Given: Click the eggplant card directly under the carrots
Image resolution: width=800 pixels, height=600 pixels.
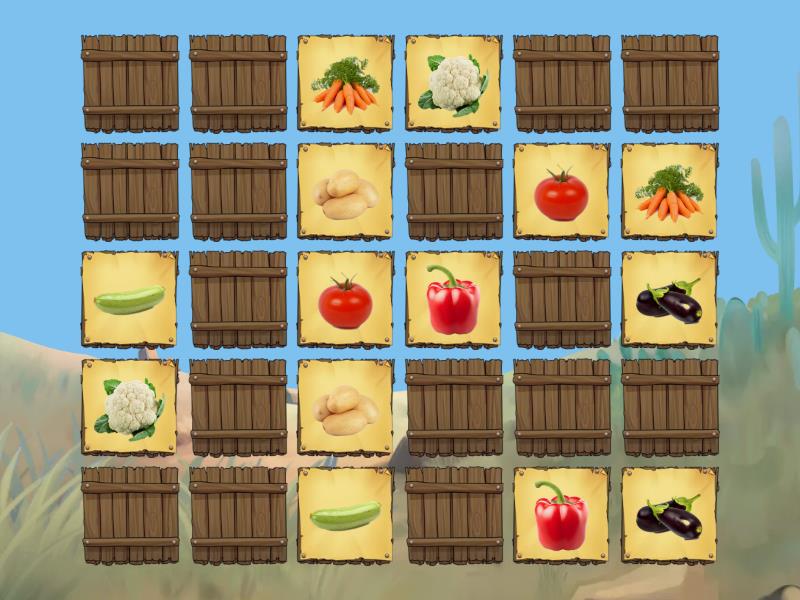Looking at the screenshot, I should click(669, 300).
